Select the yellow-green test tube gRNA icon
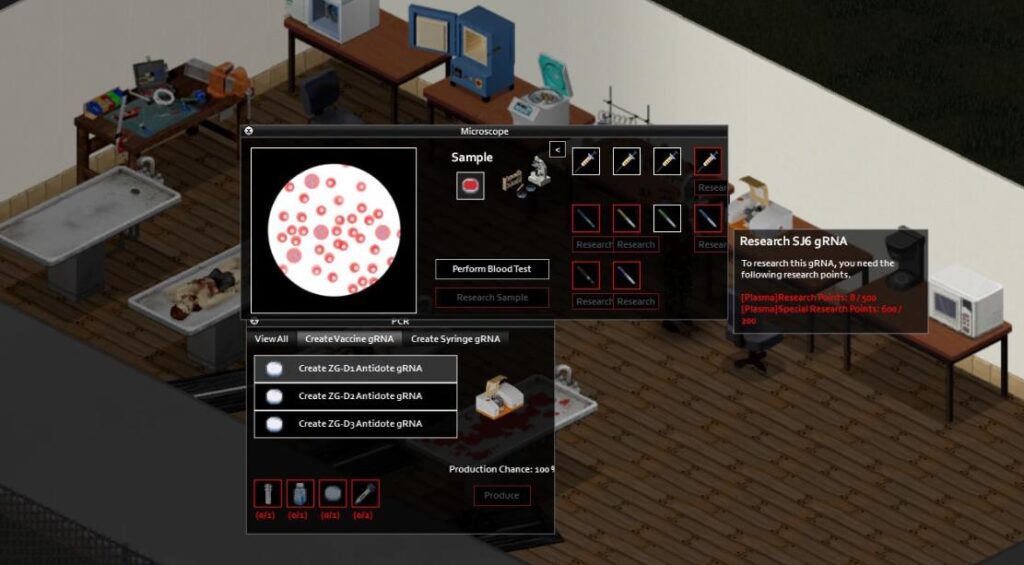The image size is (1024, 565). [x=626, y=218]
